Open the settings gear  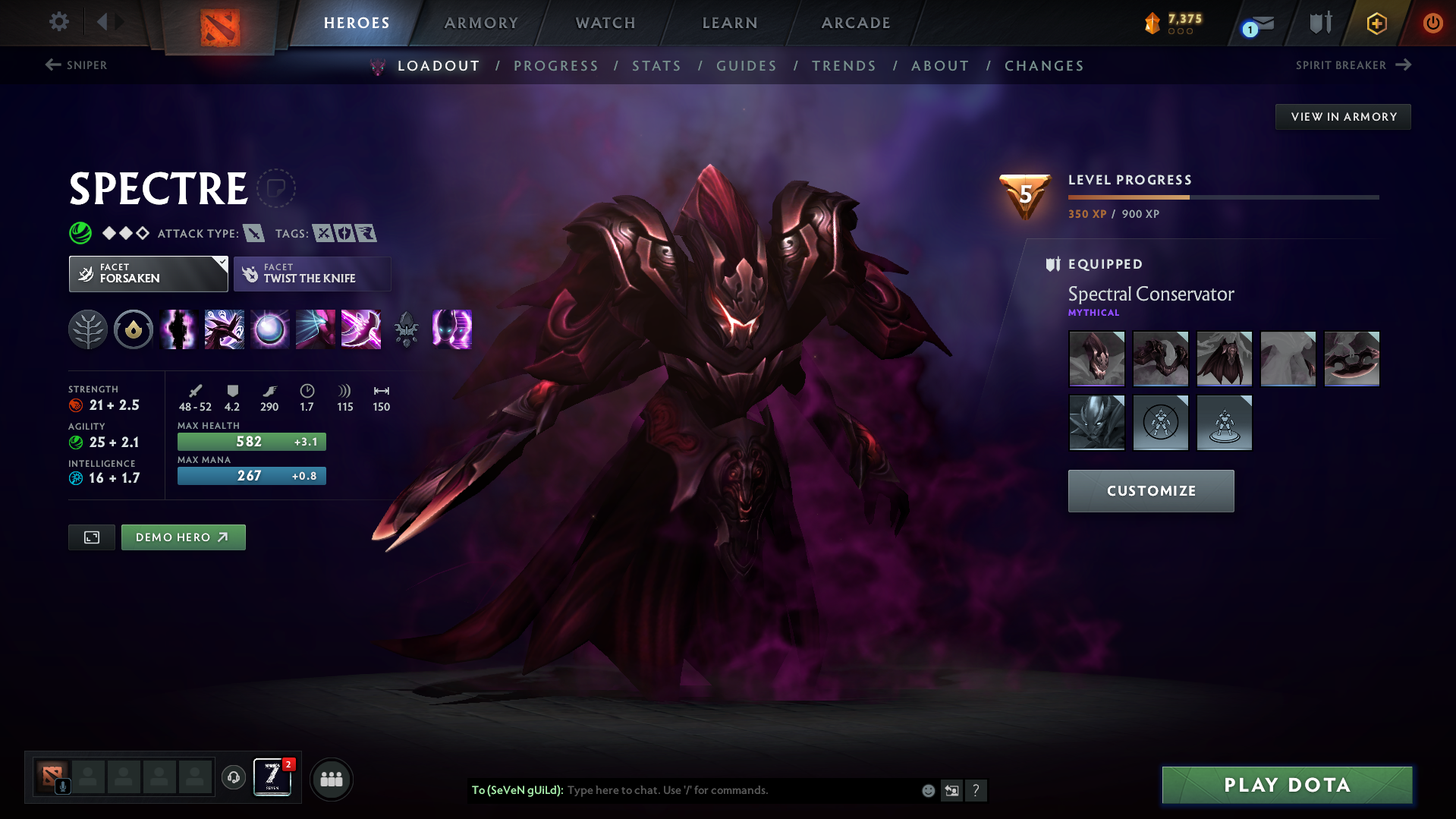click(58, 22)
